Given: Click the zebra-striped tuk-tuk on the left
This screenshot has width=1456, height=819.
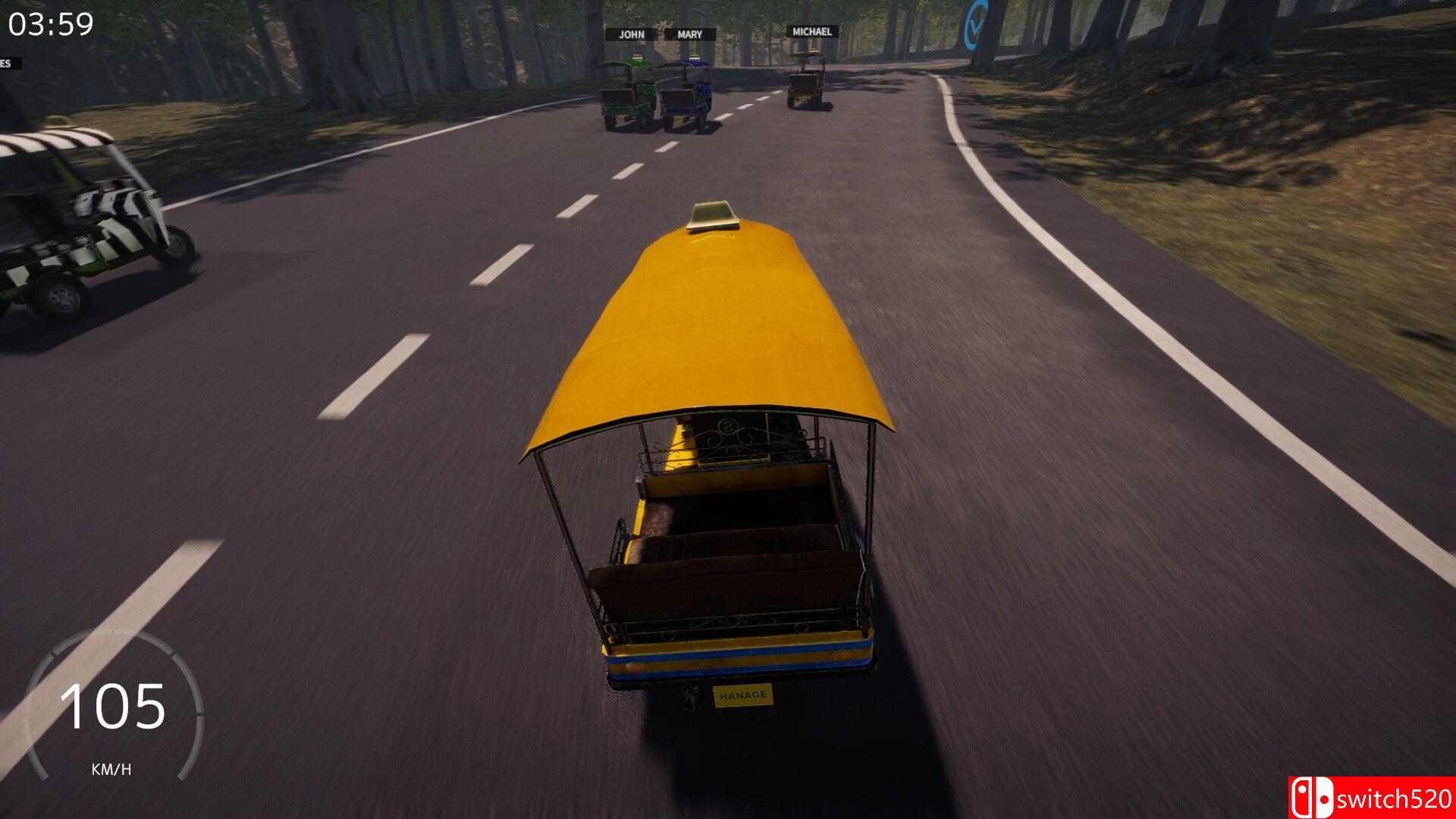Looking at the screenshot, I should click(83, 220).
